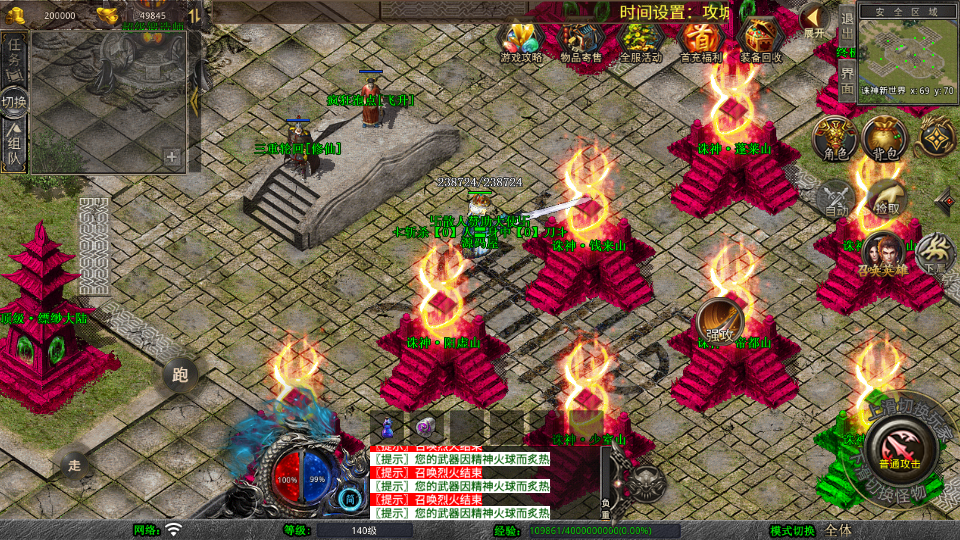Toggle 自动 auto-combat crossed swords button

point(833,200)
